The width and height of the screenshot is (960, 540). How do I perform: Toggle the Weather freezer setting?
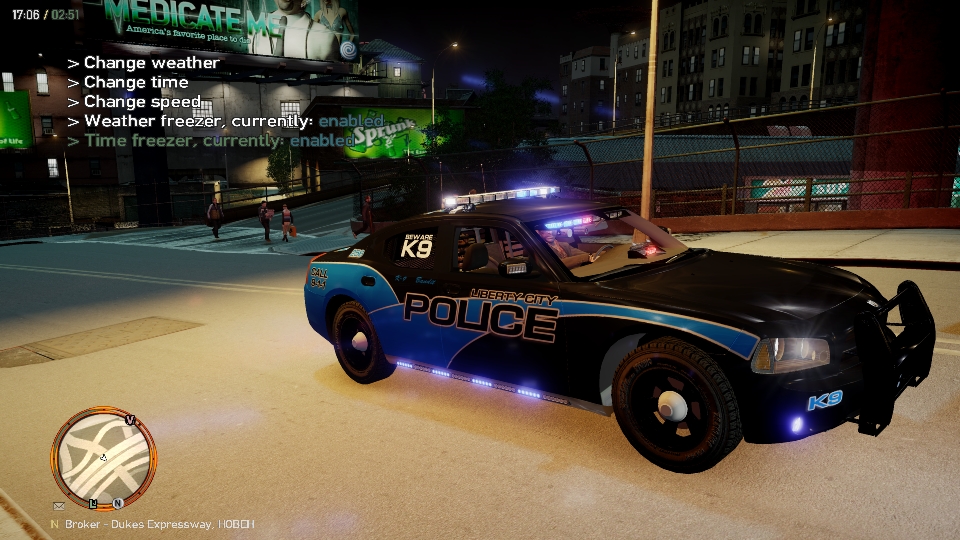[225, 121]
